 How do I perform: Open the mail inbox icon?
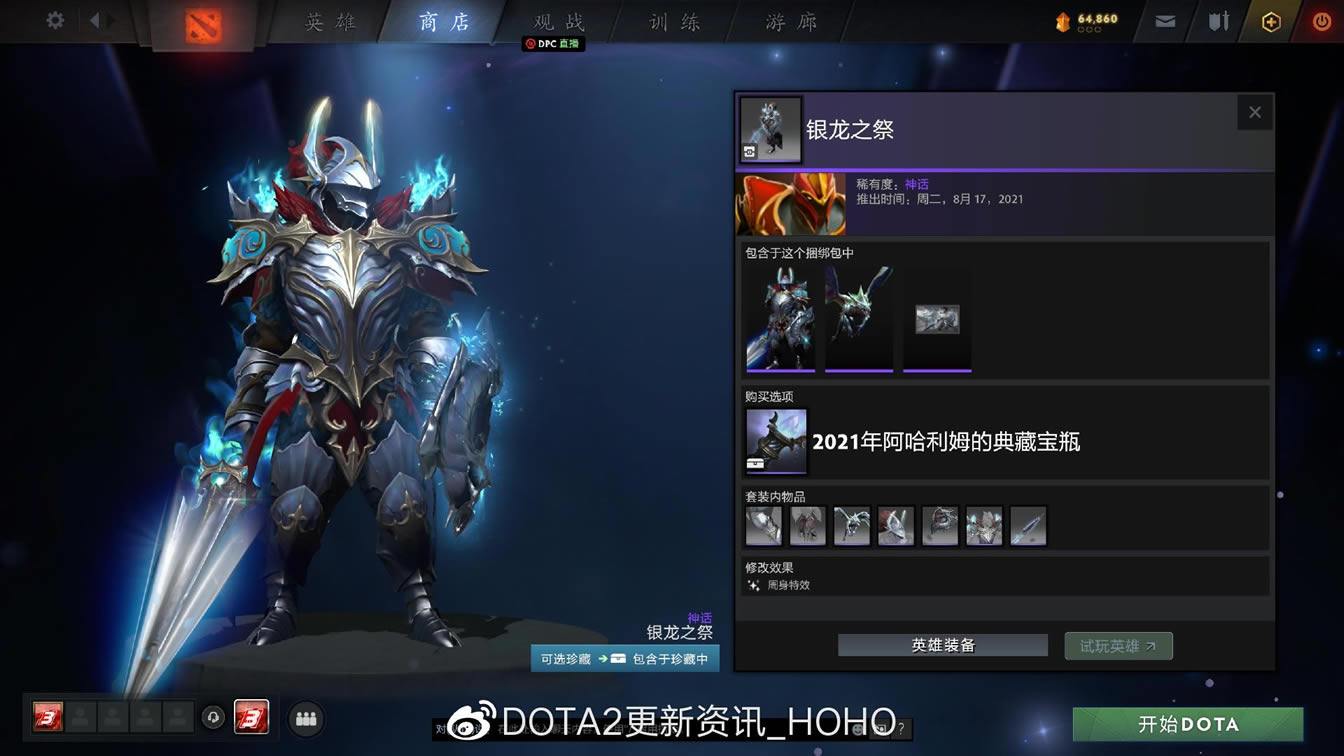[1163, 20]
